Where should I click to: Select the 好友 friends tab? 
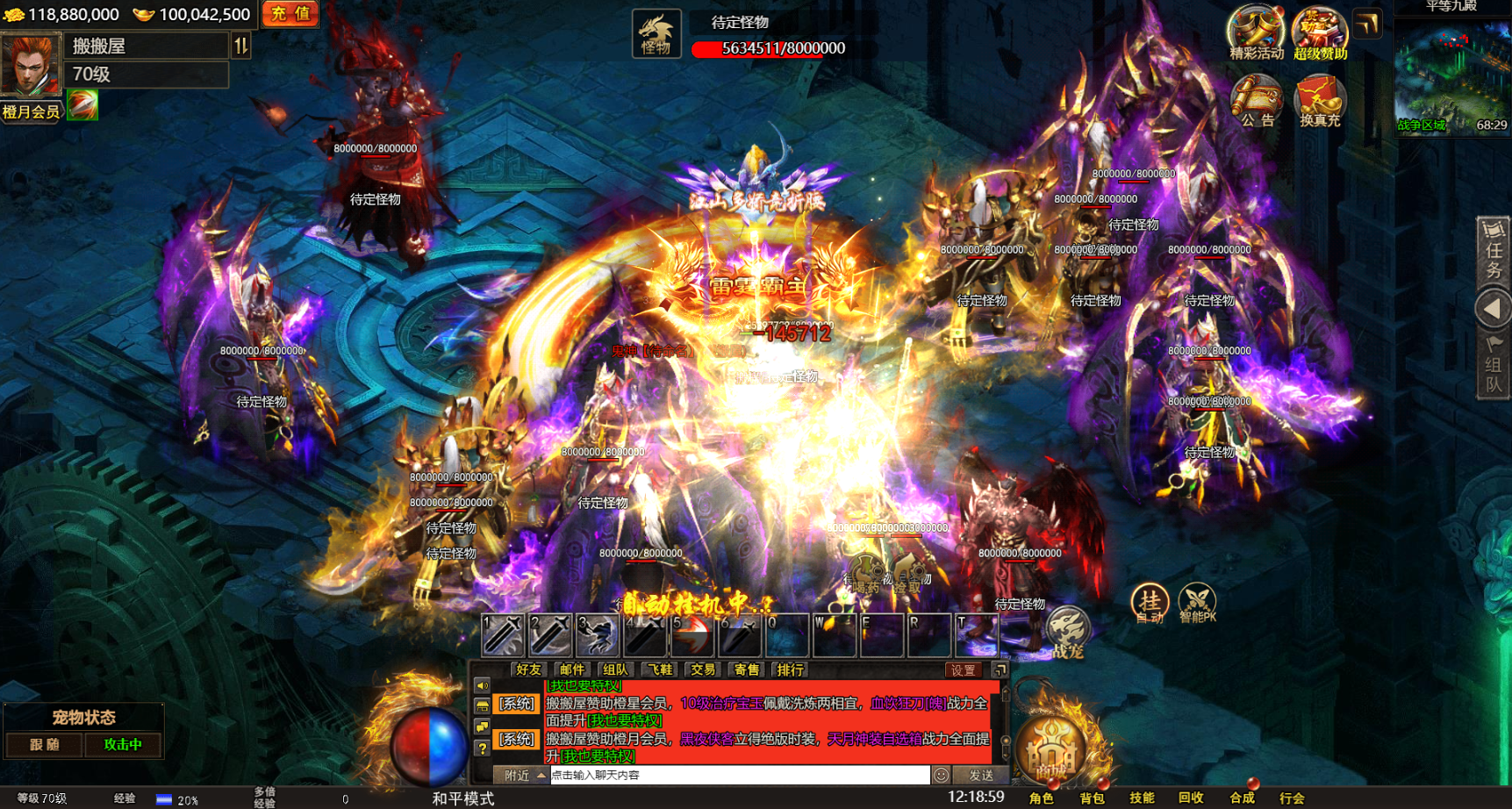tap(528, 669)
